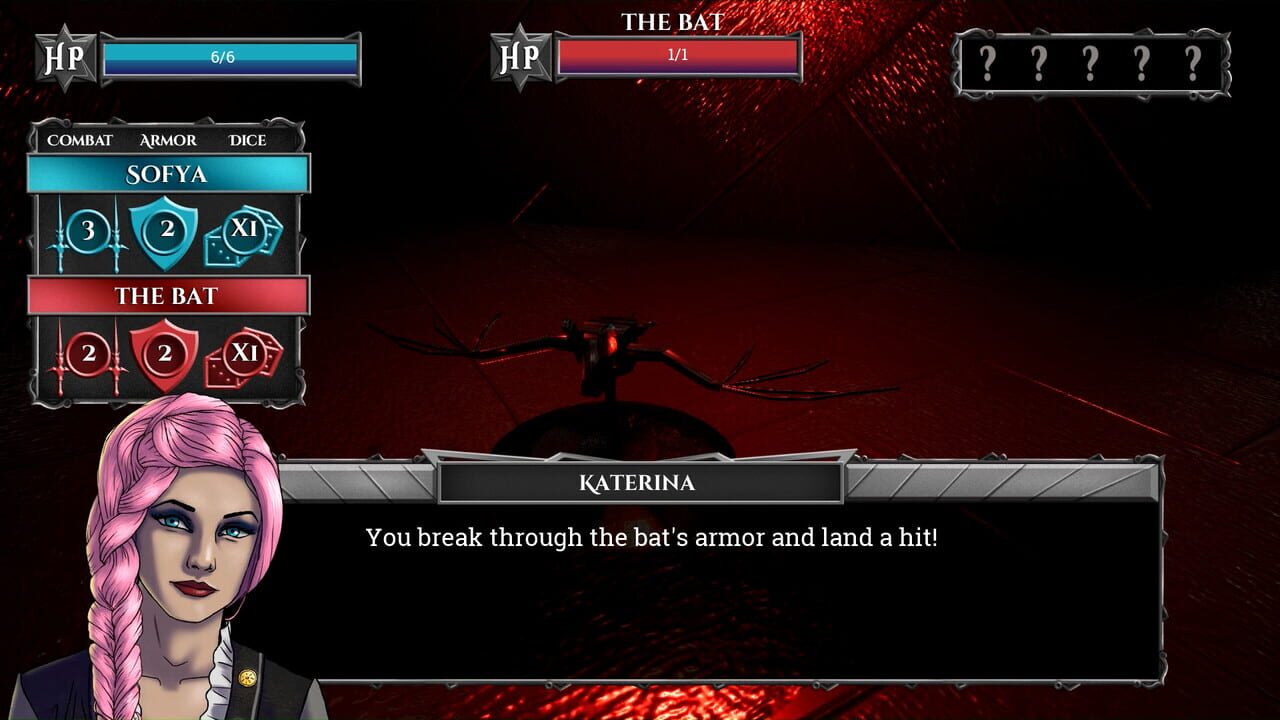Toggle the Sofya stats header bar
Image resolution: width=1280 pixels, height=720 pixels.
(168, 173)
